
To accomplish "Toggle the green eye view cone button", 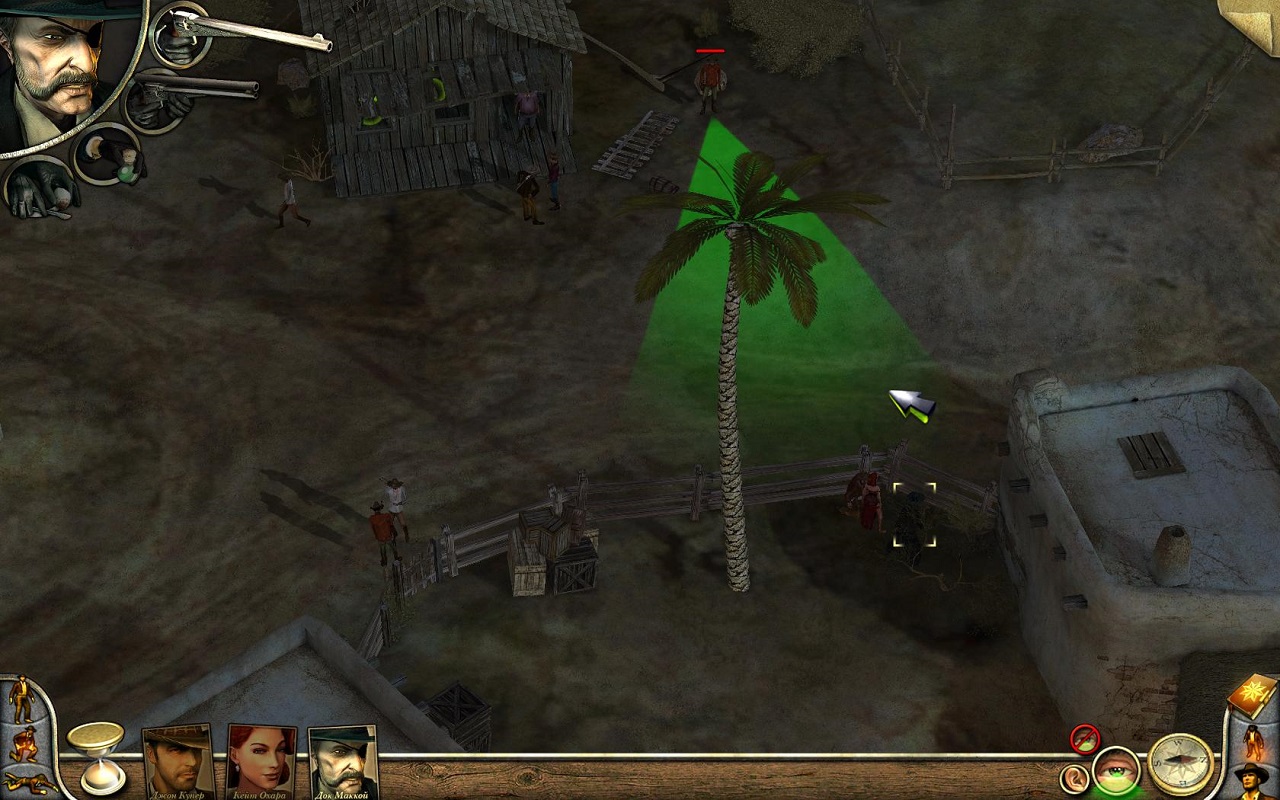I will pos(1116,773).
